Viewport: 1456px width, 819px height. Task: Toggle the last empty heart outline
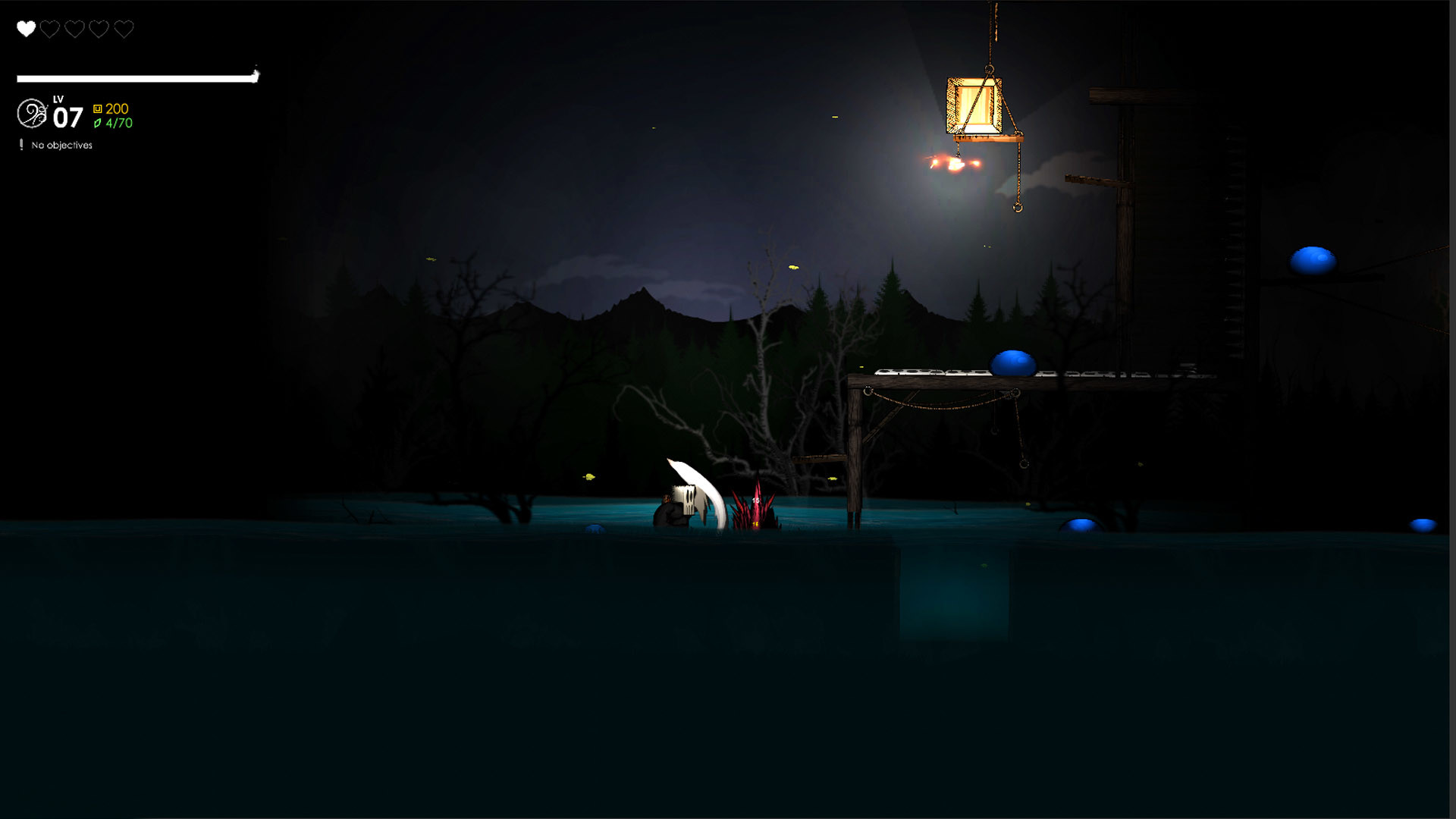[x=122, y=29]
